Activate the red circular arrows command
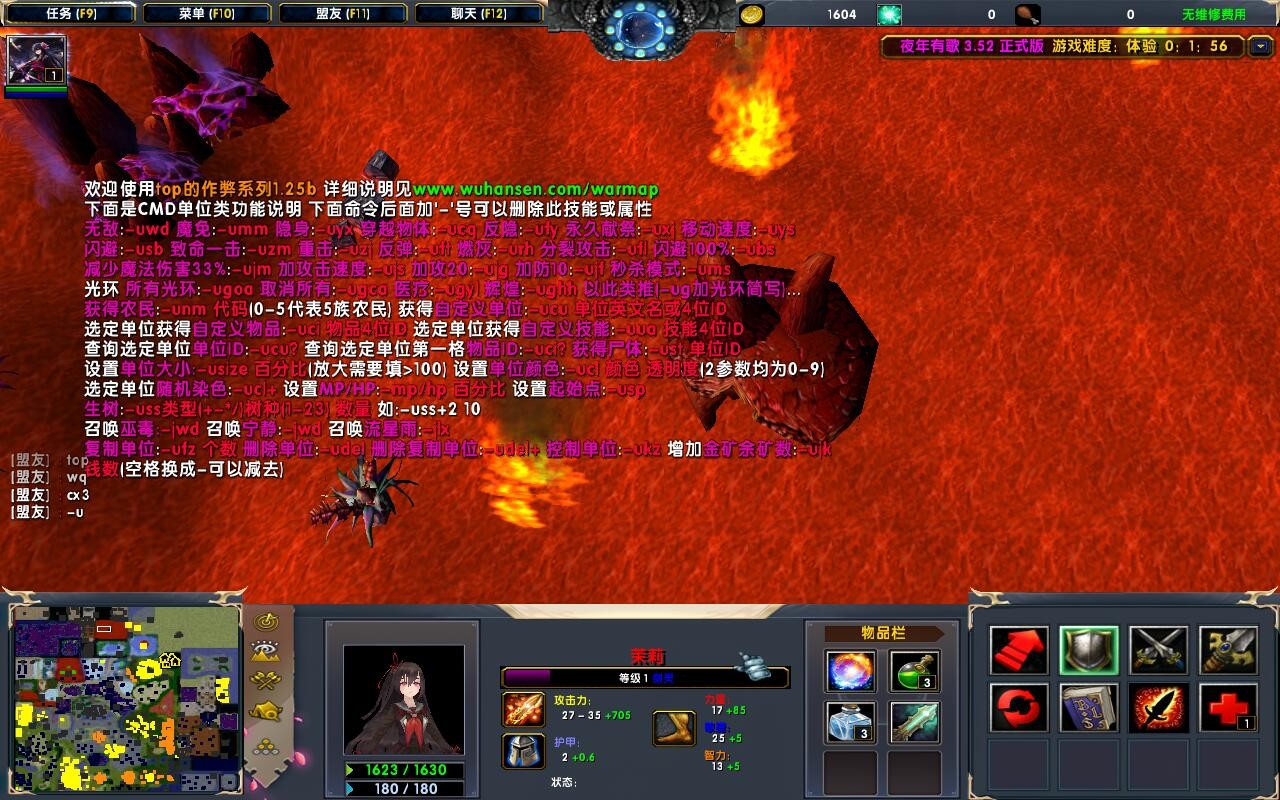Viewport: 1280px width, 800px height. point(1019,708)
